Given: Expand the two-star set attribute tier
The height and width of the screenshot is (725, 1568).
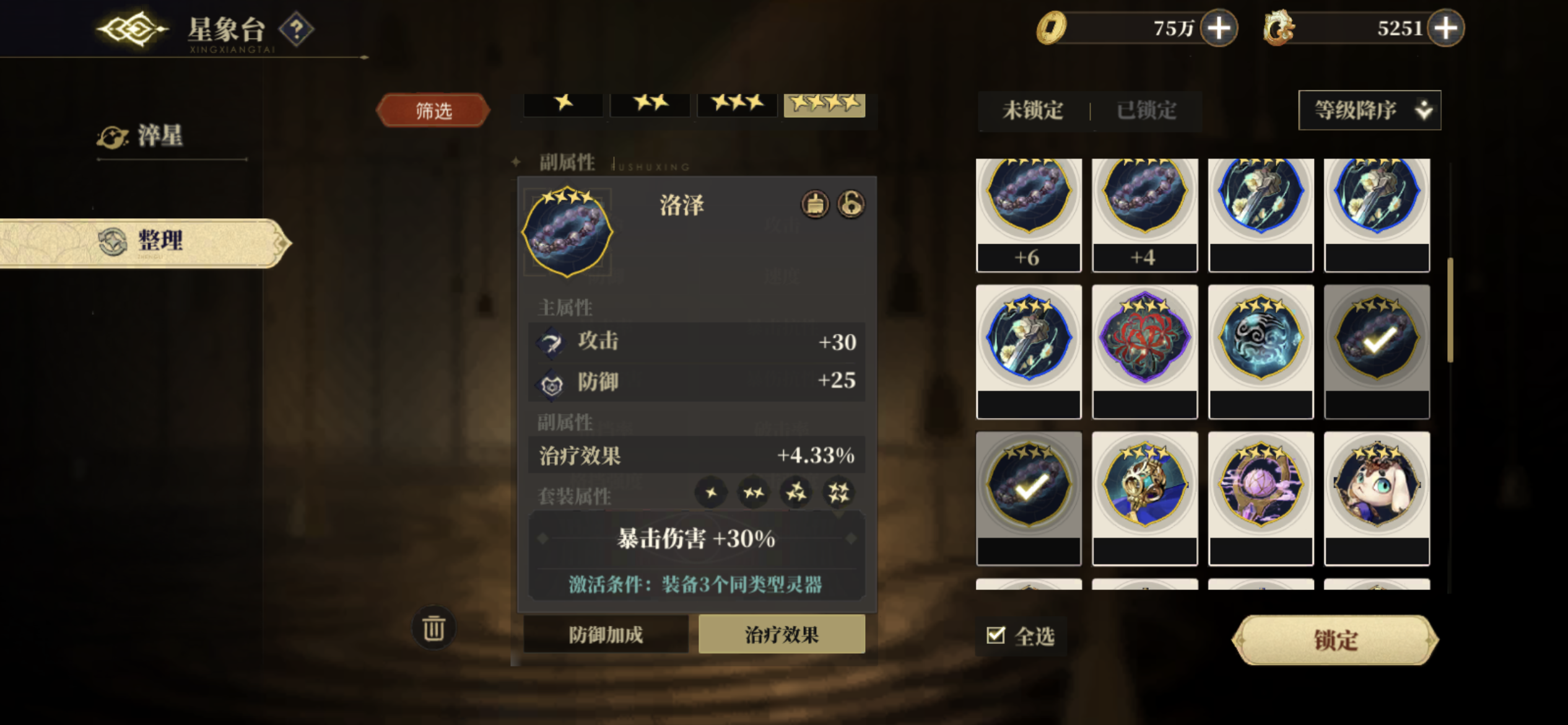Looking at the screenshot, I should coord(754,493).
